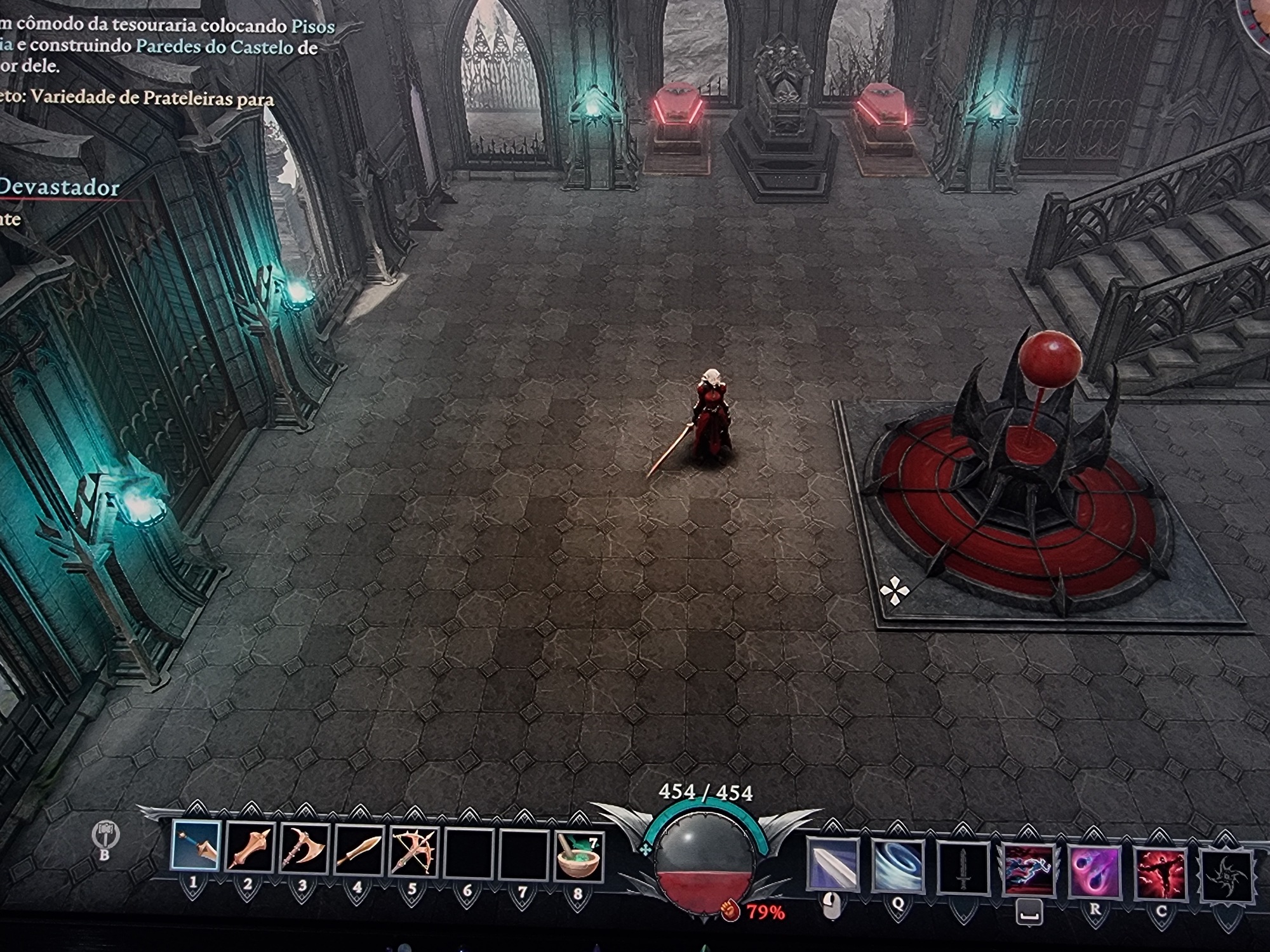Activate the sword slash primary attack
The width and height of the screenshot is (1270, 952).
(x=832, y=863)
